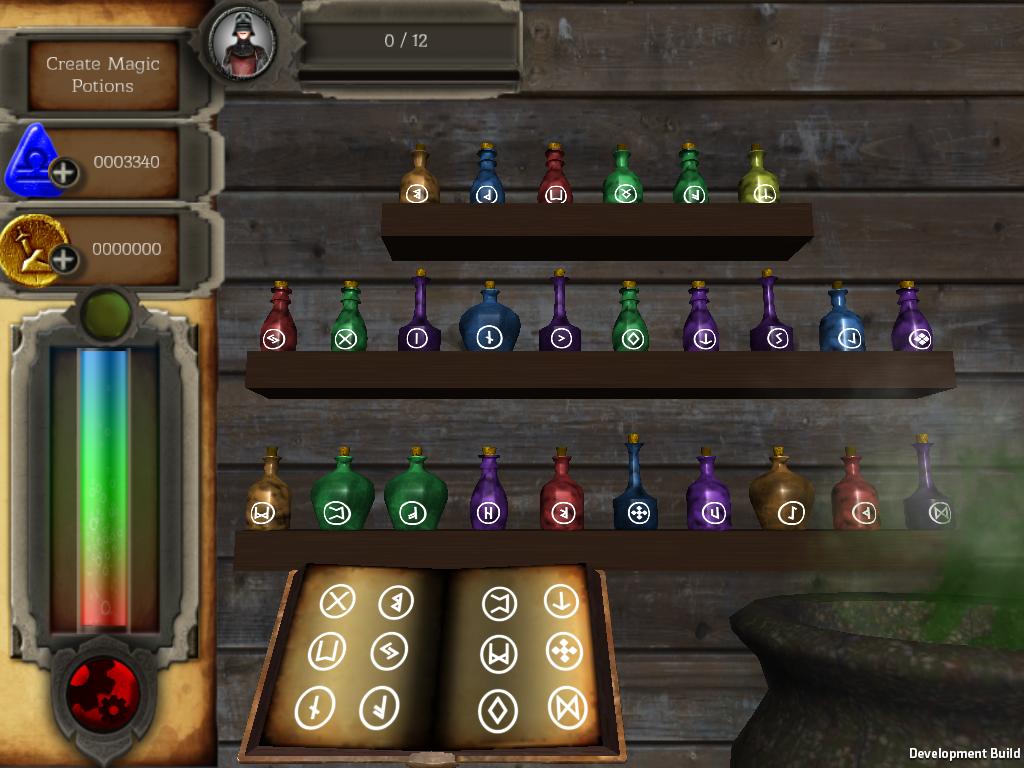Click the four-diamond rune in the spellbook

564,652
